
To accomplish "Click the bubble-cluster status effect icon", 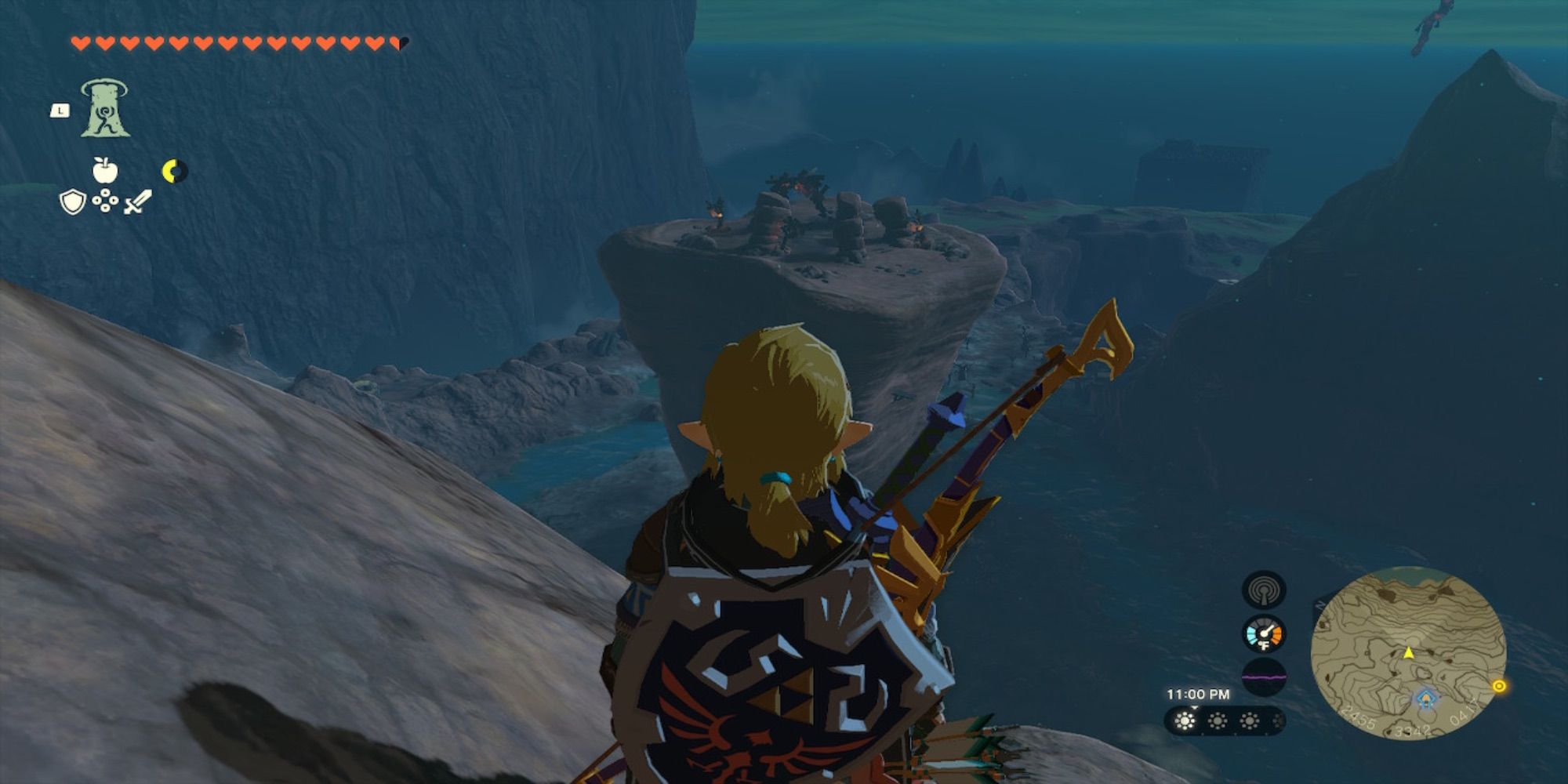I will [105, 200].
